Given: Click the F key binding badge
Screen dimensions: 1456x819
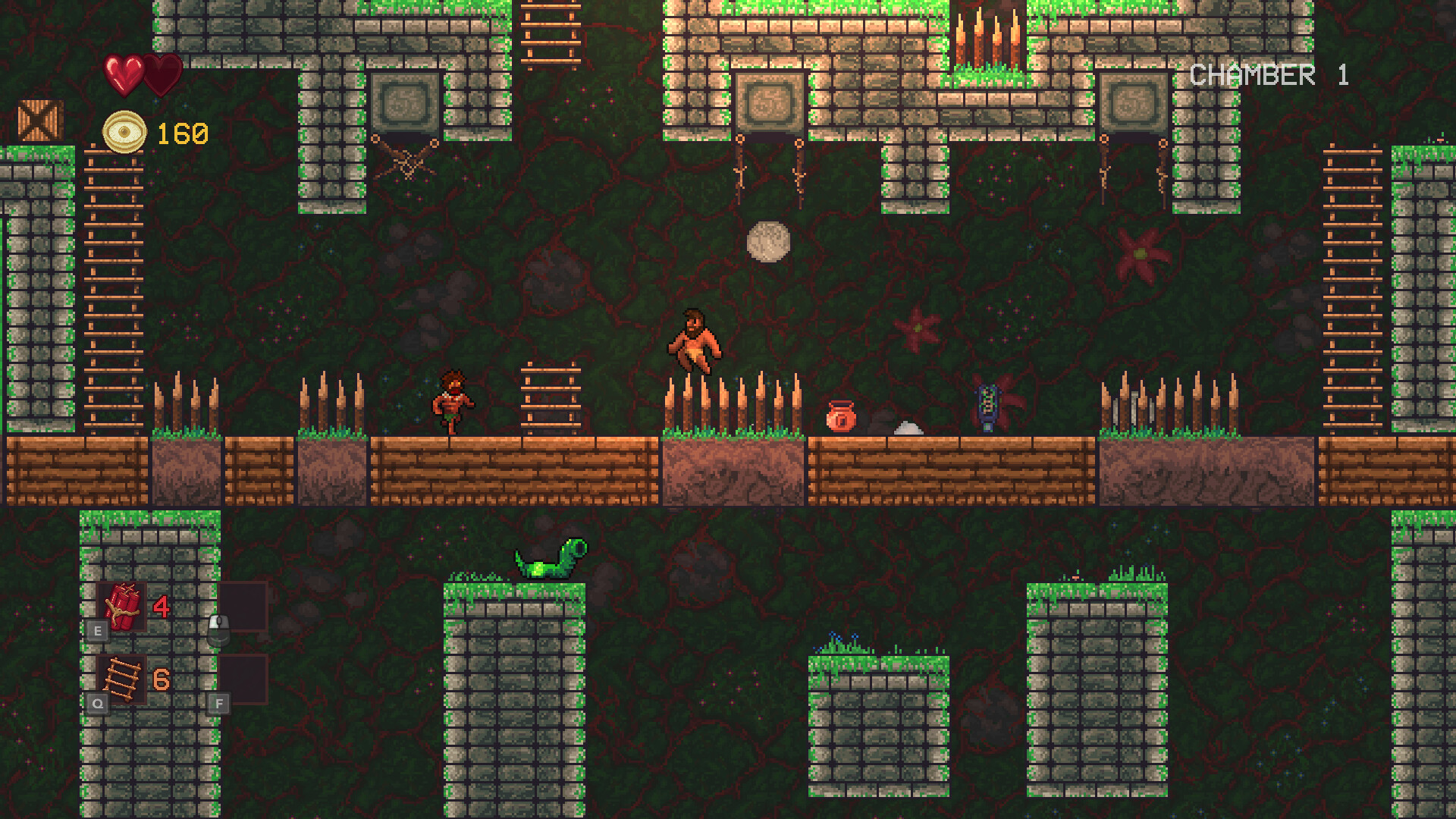Looking at the screenshot, I should 219,704.
